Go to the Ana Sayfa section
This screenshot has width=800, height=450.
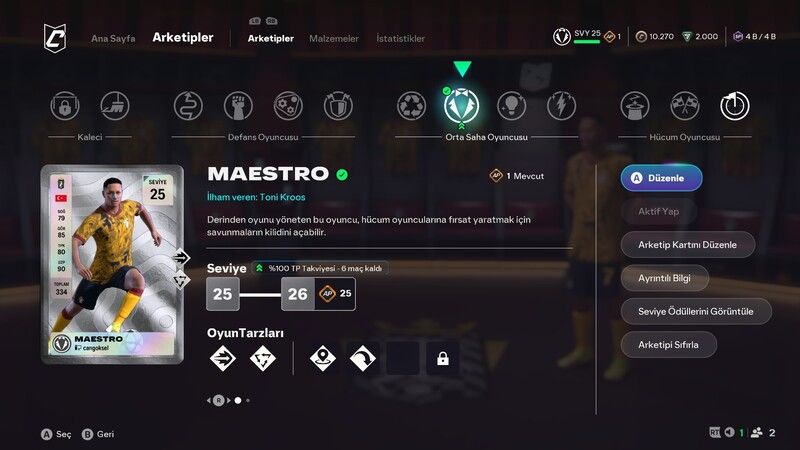[113, 38]
